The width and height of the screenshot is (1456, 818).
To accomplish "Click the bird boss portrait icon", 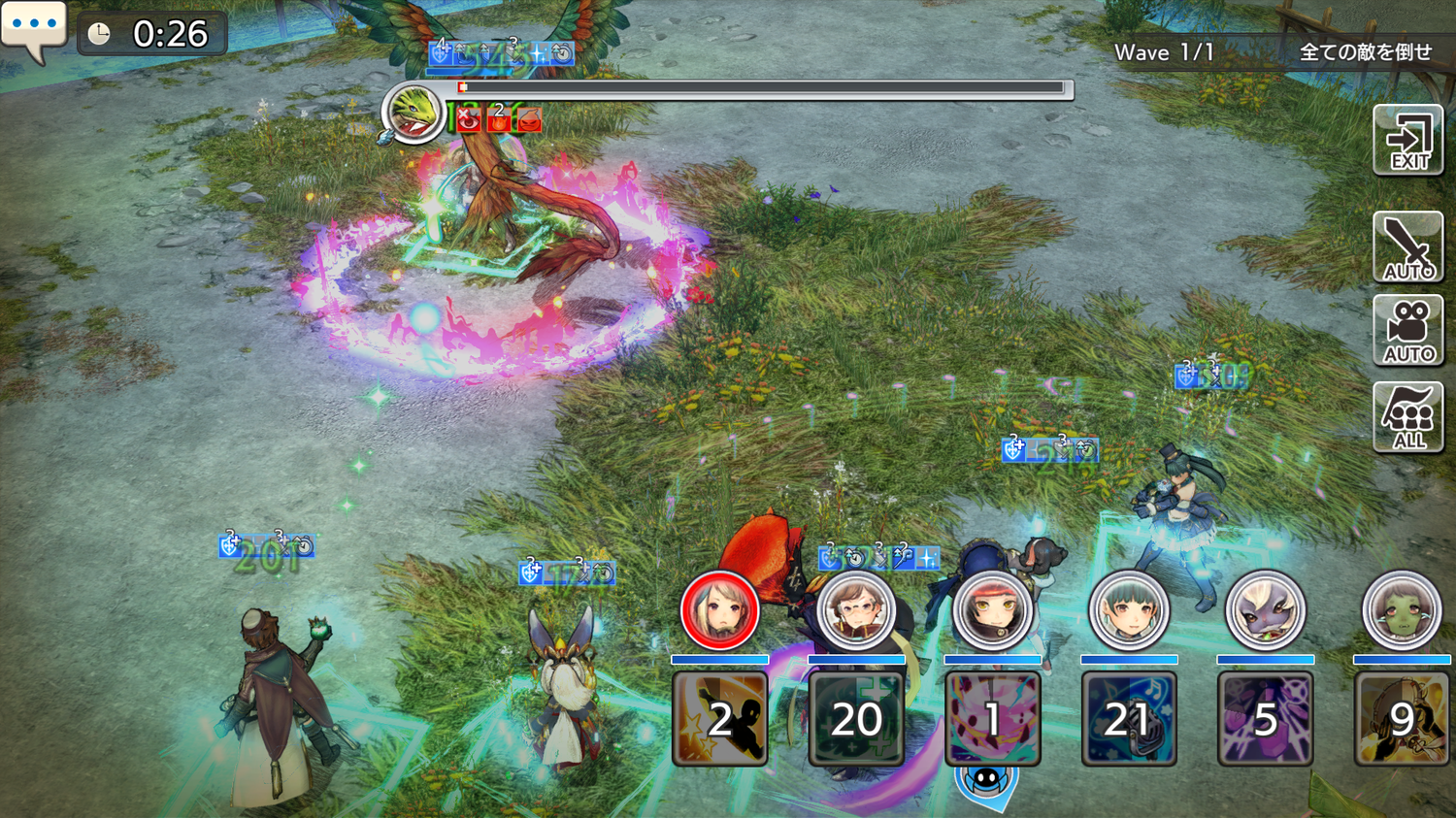I will point(414,113).
